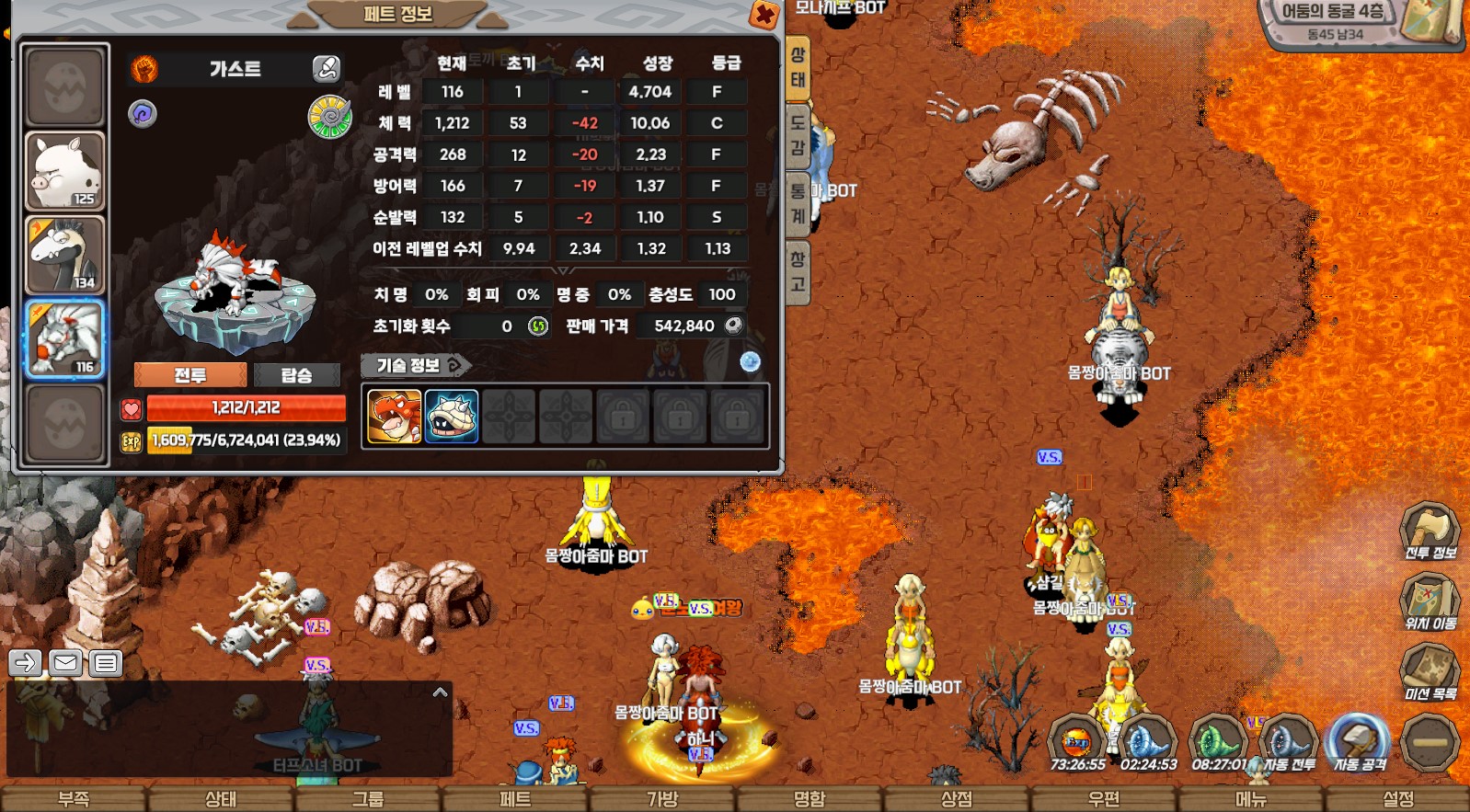Viewport: 1470px width, 812px height.
Task: Open the 가방 bag menu
Action: coord(662,799)
